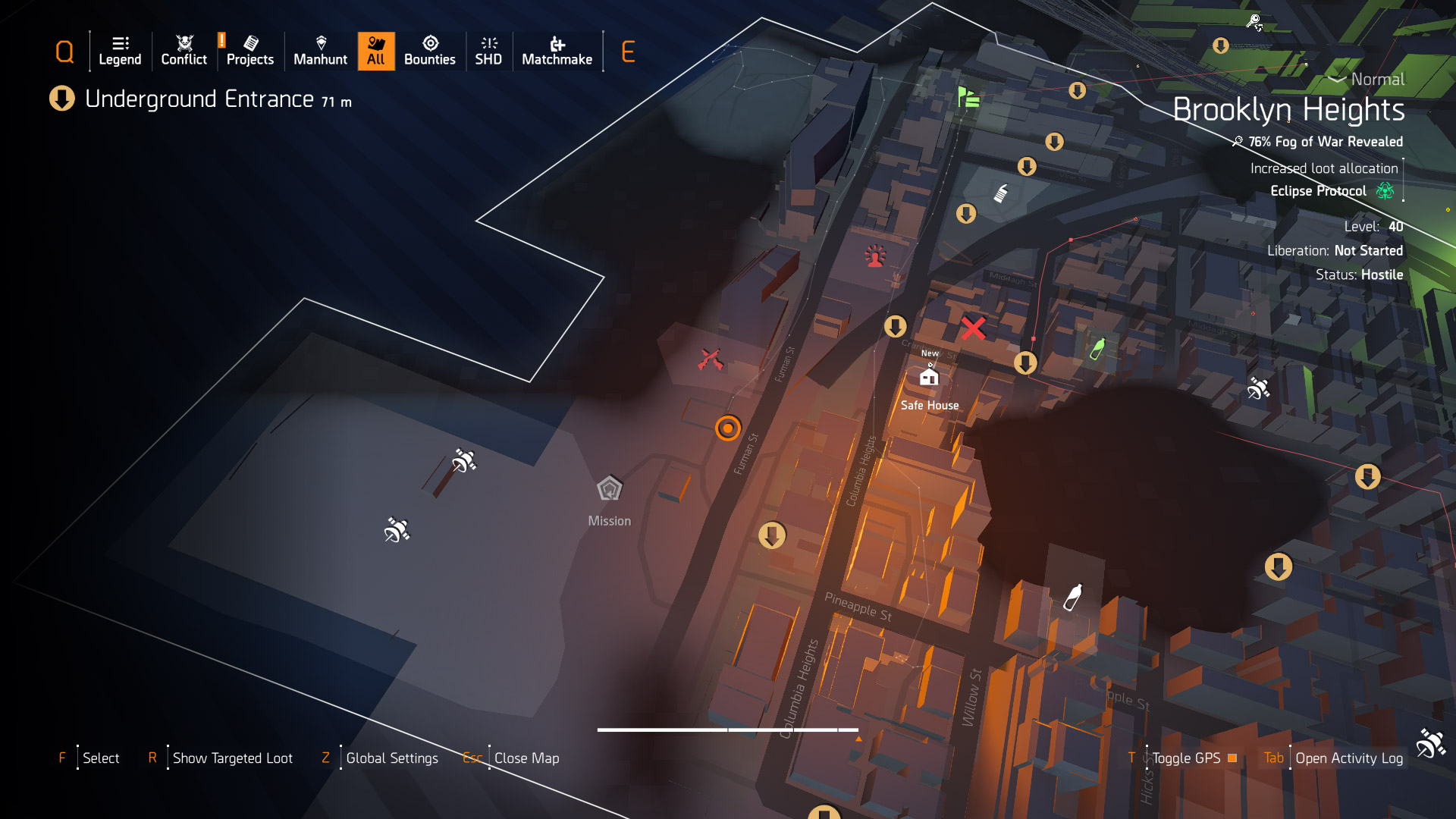Open the Legend filter tab
This screenshot has width=1456, height=819.
point(120,51)
